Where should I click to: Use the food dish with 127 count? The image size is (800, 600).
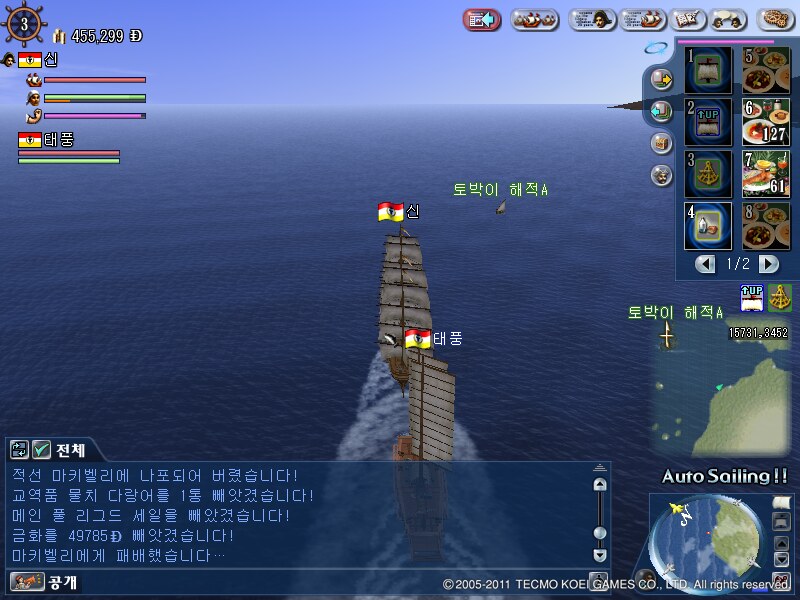point(766,122)
